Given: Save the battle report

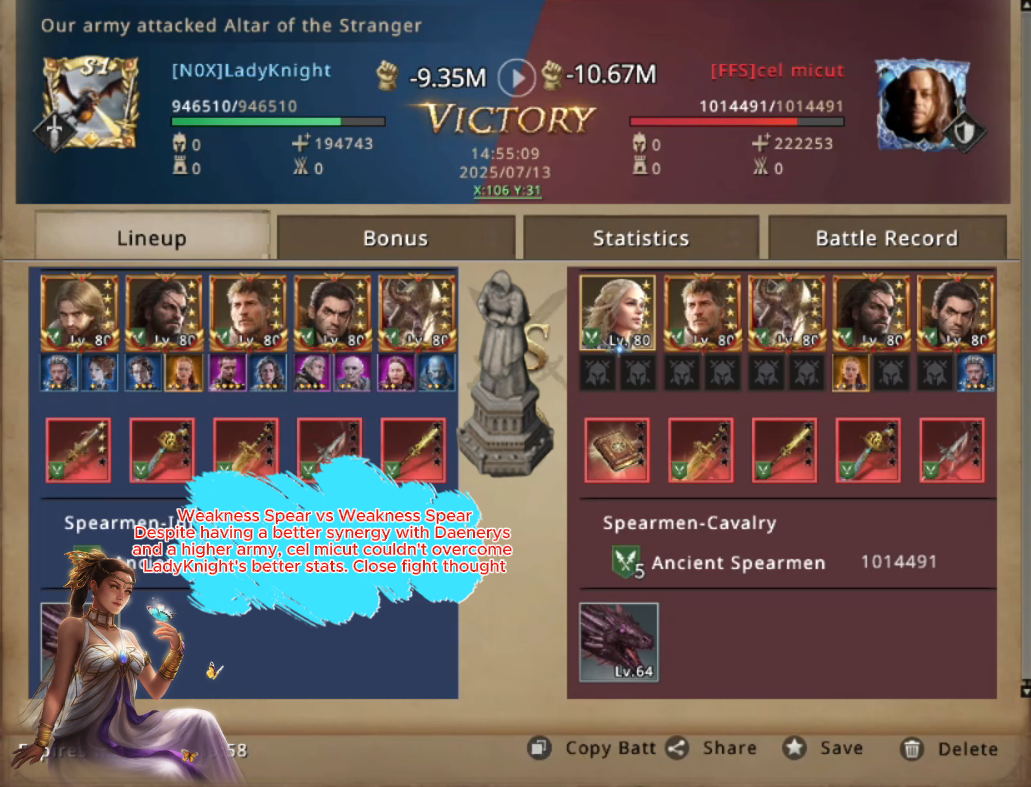Looking at the screenshot, I should click(824, 748).
